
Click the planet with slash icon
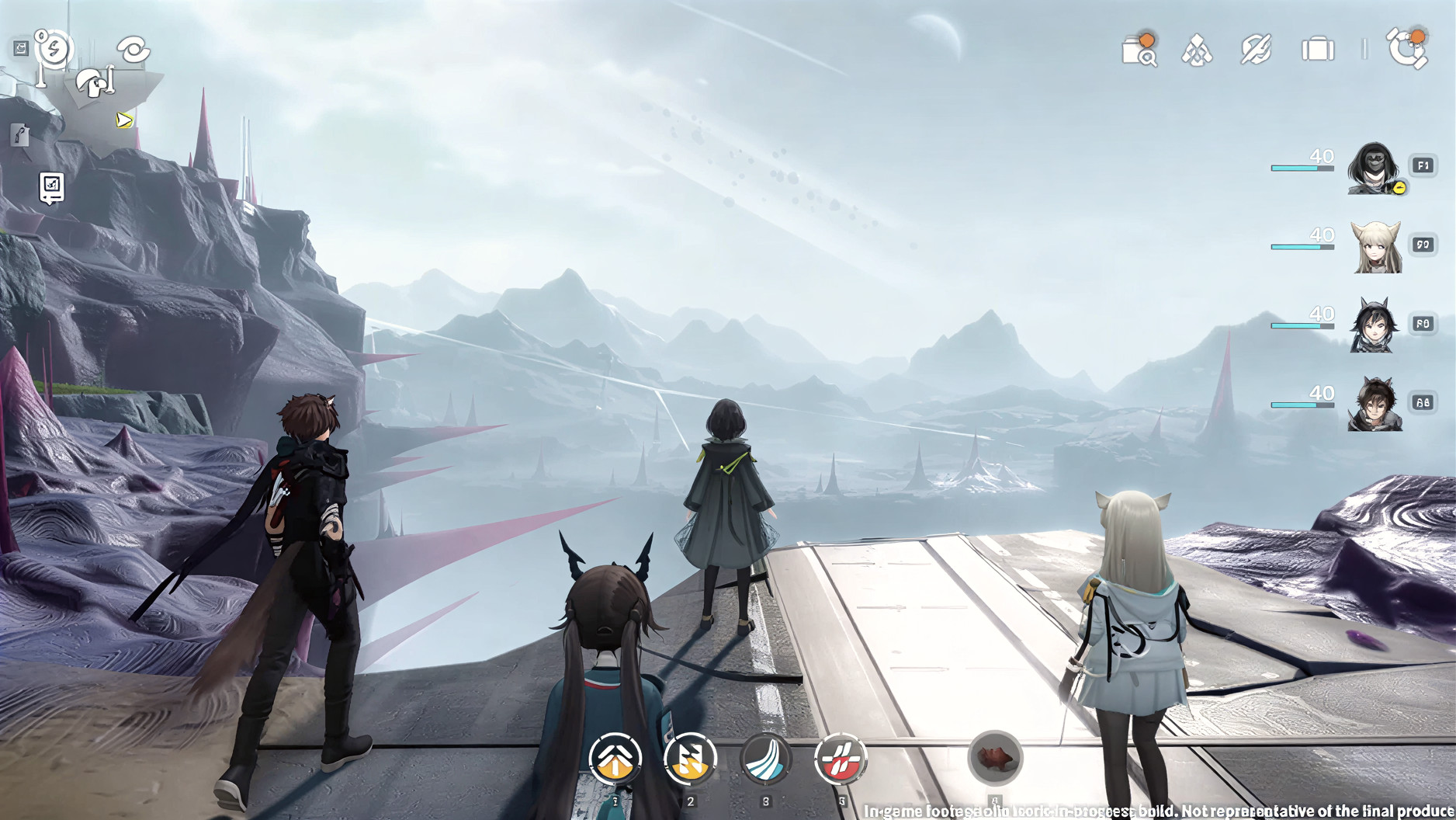pyautogui.click(x=1256, y=50)
